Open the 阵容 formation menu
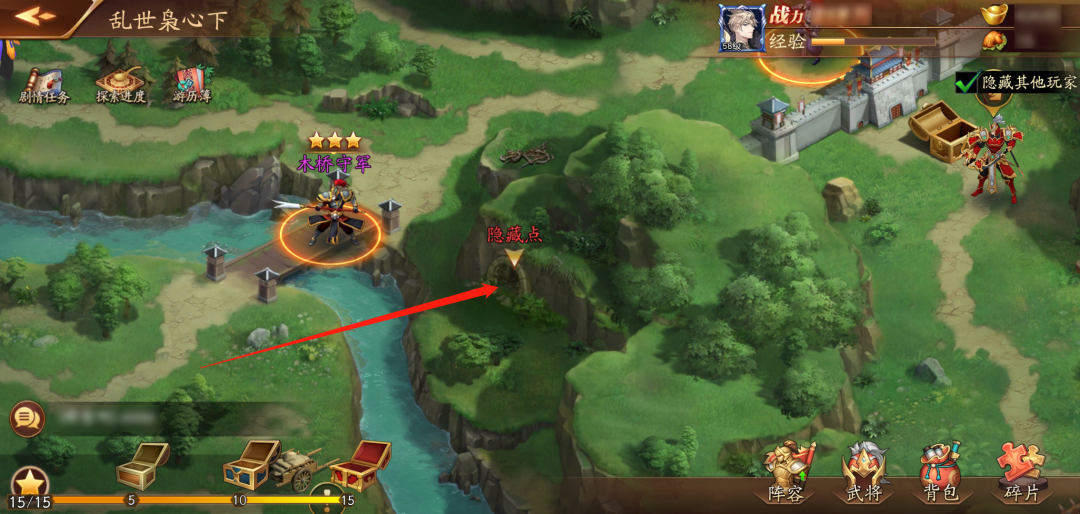Screen dimensions: 1080x514 coord(786,473)
